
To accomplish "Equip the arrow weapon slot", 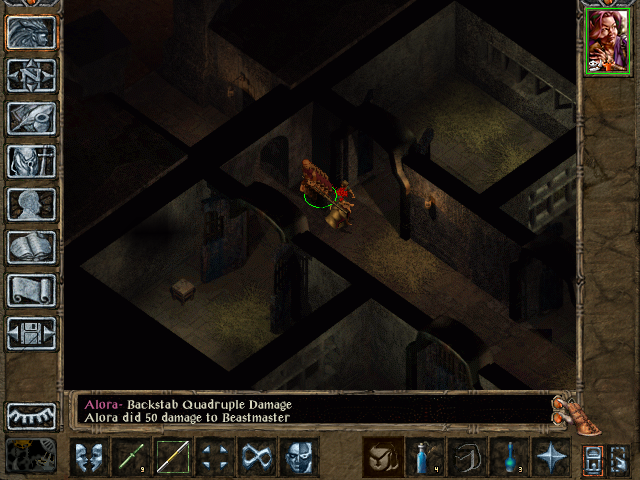I will coord(131,457).
